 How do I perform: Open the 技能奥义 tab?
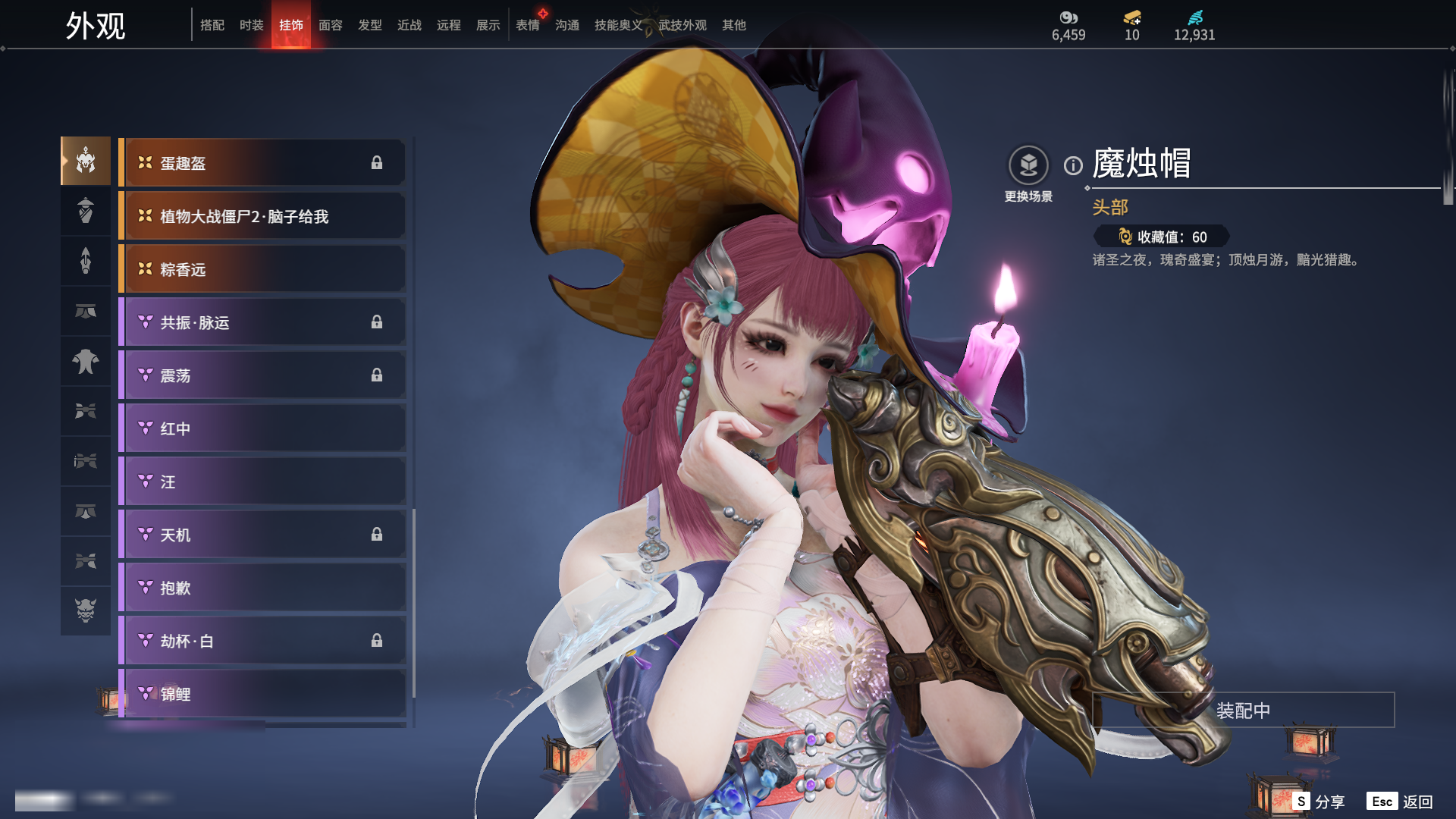[618, 25]
